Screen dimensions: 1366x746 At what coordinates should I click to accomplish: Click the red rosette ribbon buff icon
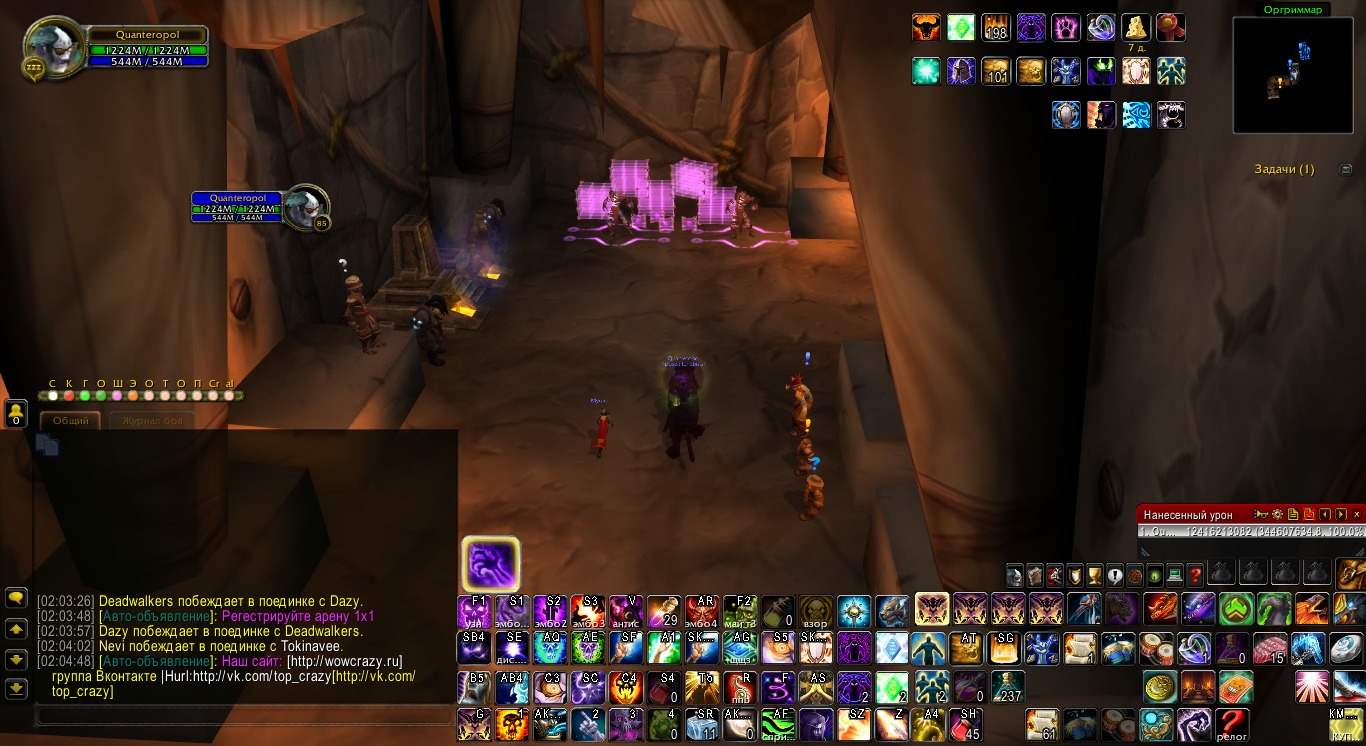point(1171,27)
